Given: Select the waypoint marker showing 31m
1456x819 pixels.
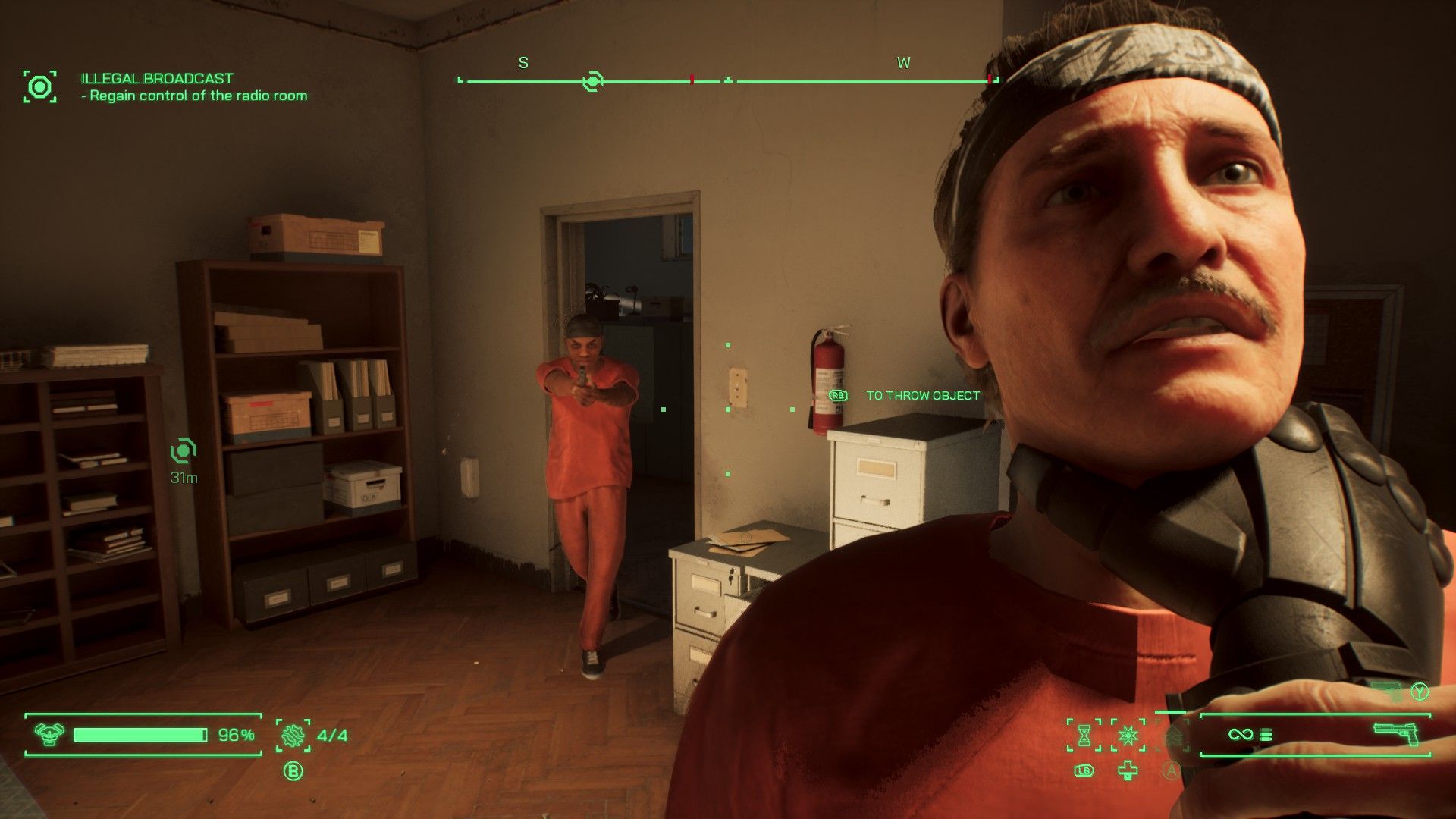Looking at the screenshot, I should click(183, 451).
